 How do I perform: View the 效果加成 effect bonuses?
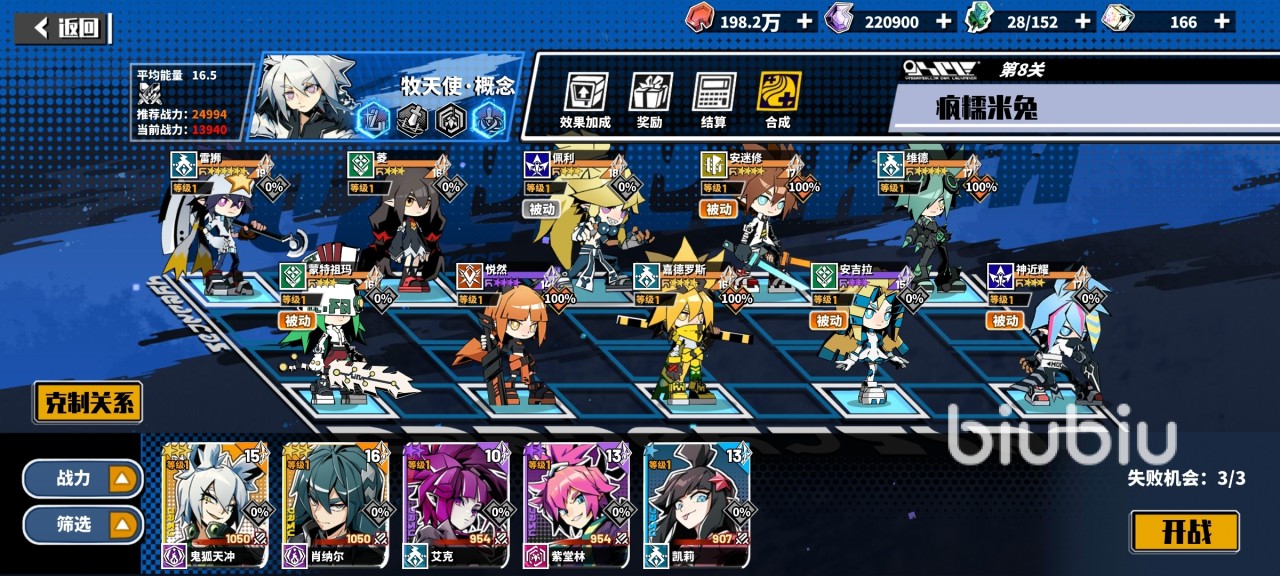click(x=585, y=100)
